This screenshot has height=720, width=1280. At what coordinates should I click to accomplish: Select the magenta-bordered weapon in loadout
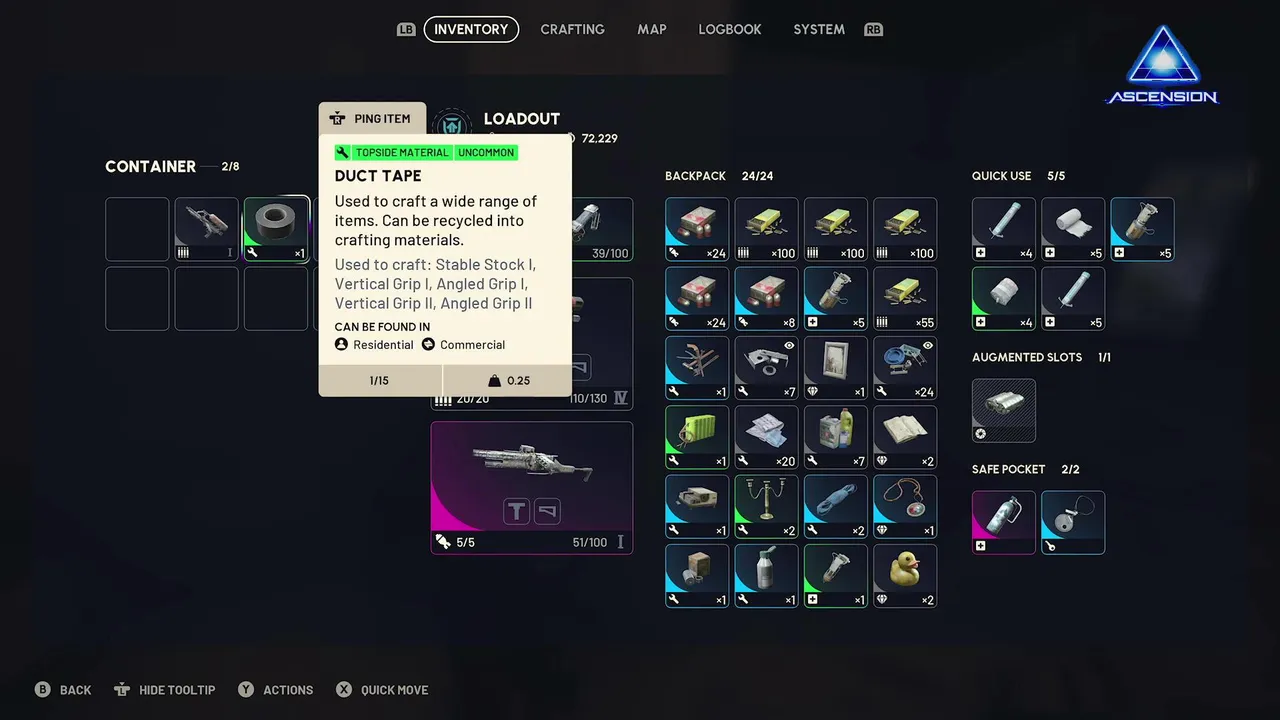[531, 487]
